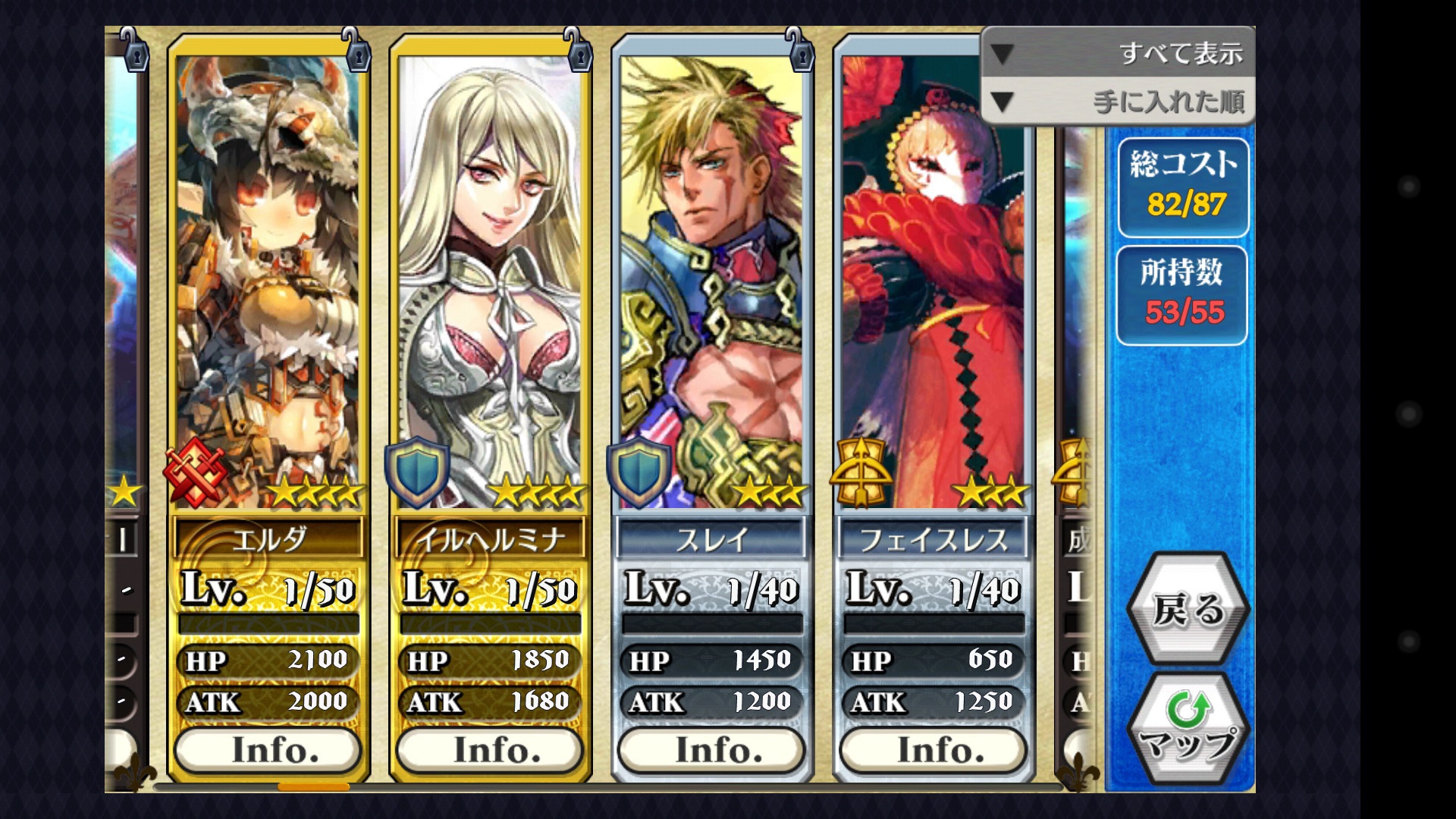The image size is (1456, 819).
Task: Select the エルダ character card
Action: point(268,281)
